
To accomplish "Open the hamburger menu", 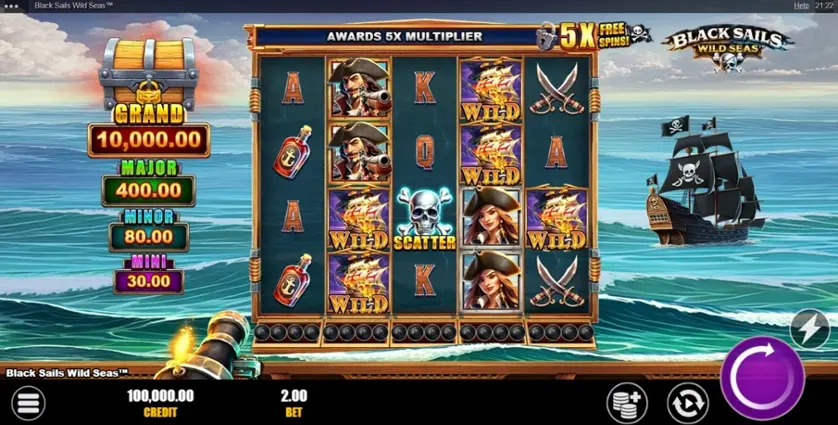I will pos(28,402).
